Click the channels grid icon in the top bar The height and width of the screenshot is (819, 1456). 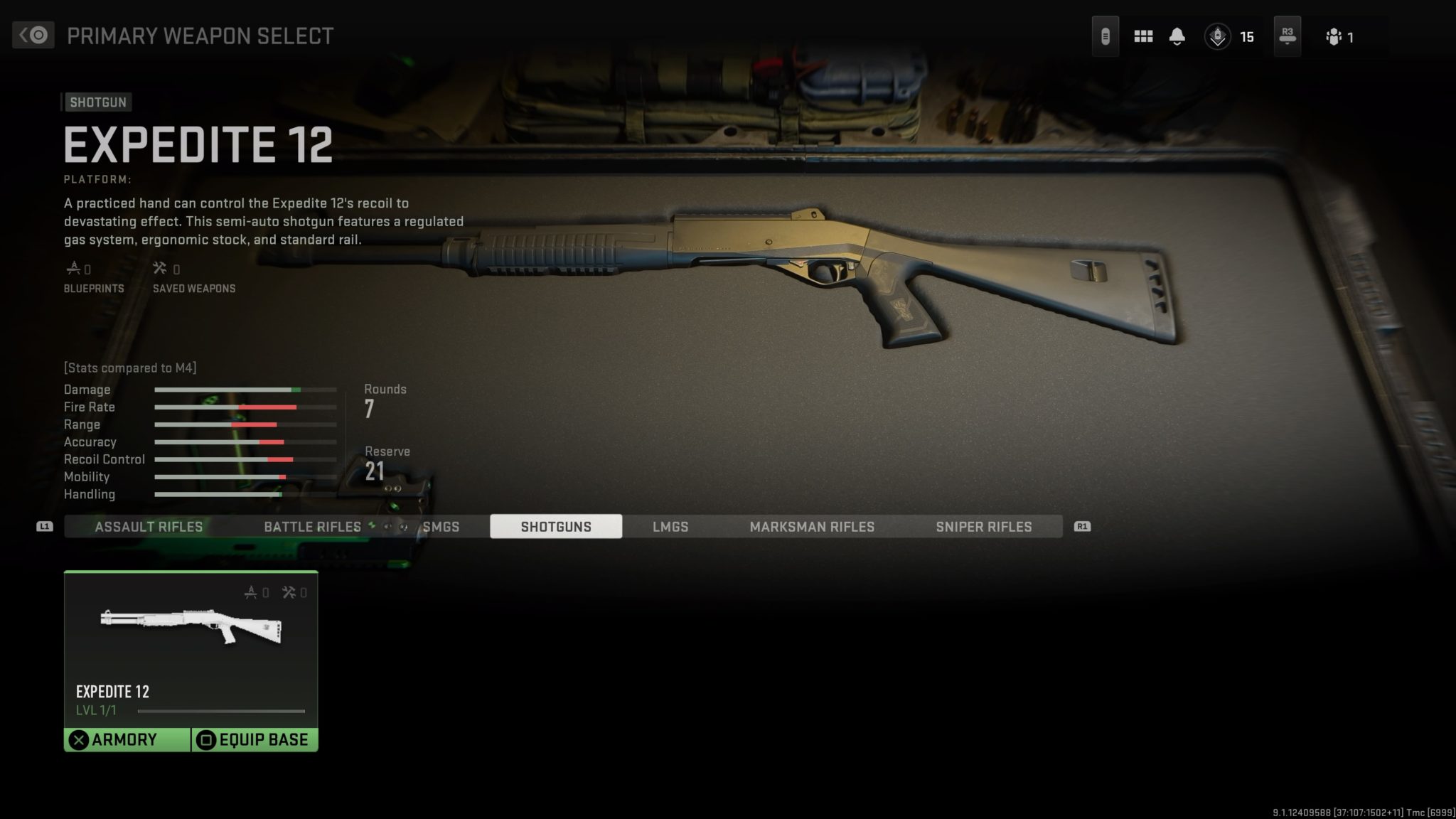tap(1143, 35)
